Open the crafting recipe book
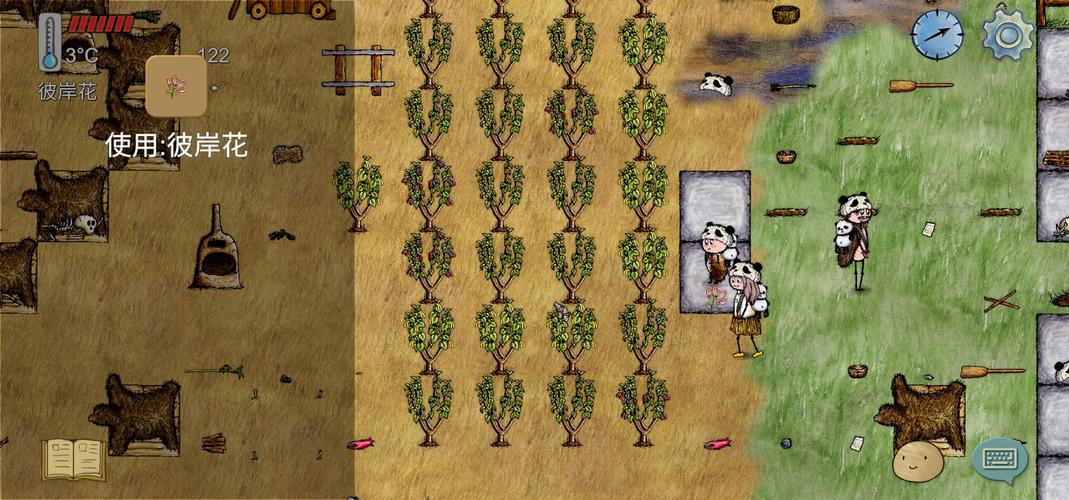Image resolution: width=1069 pixels, height=500 pixels. point(73,459)
